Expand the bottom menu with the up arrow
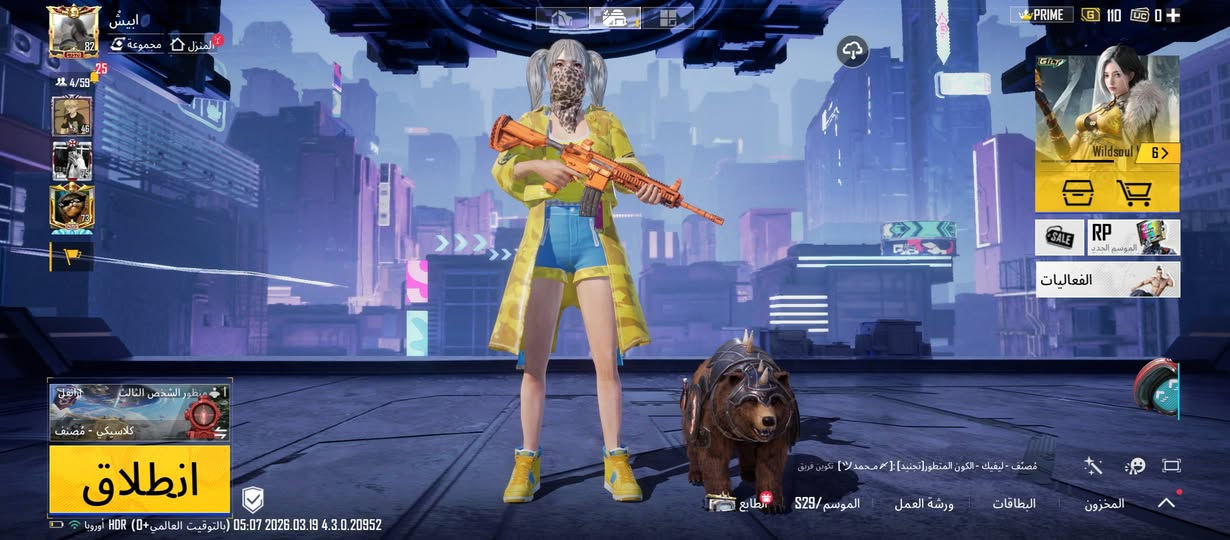The height and width of the screenshot is (540, 1230). [x=1166, y=503]
